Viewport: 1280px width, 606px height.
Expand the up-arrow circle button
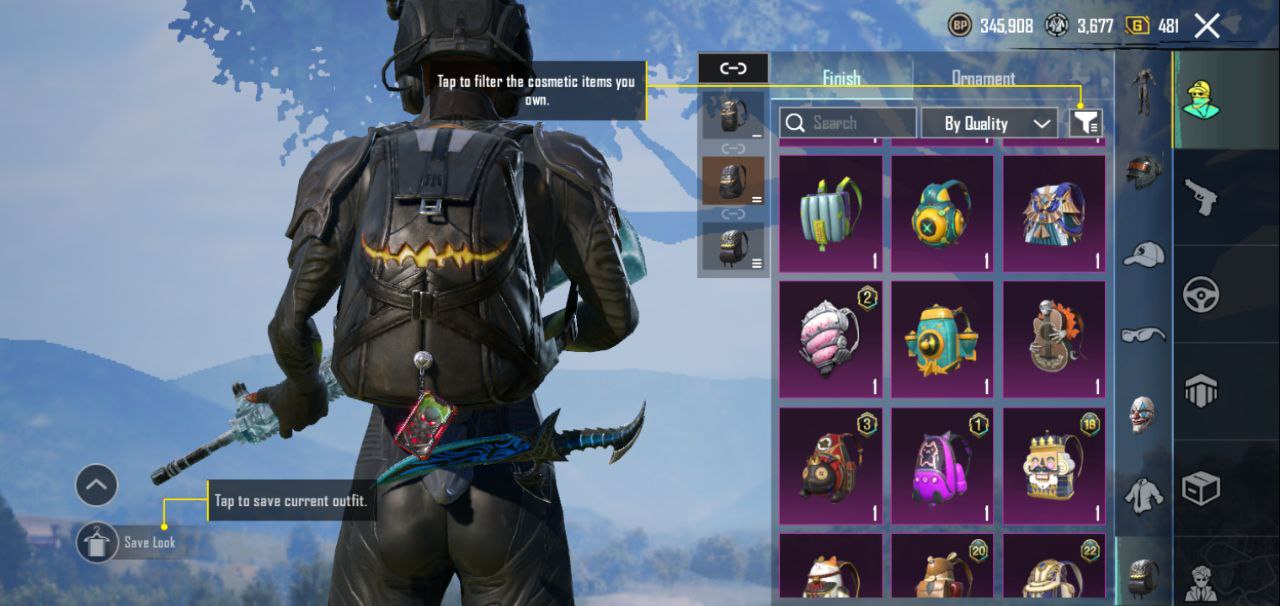pyautogui.click(x=96, y=486)
